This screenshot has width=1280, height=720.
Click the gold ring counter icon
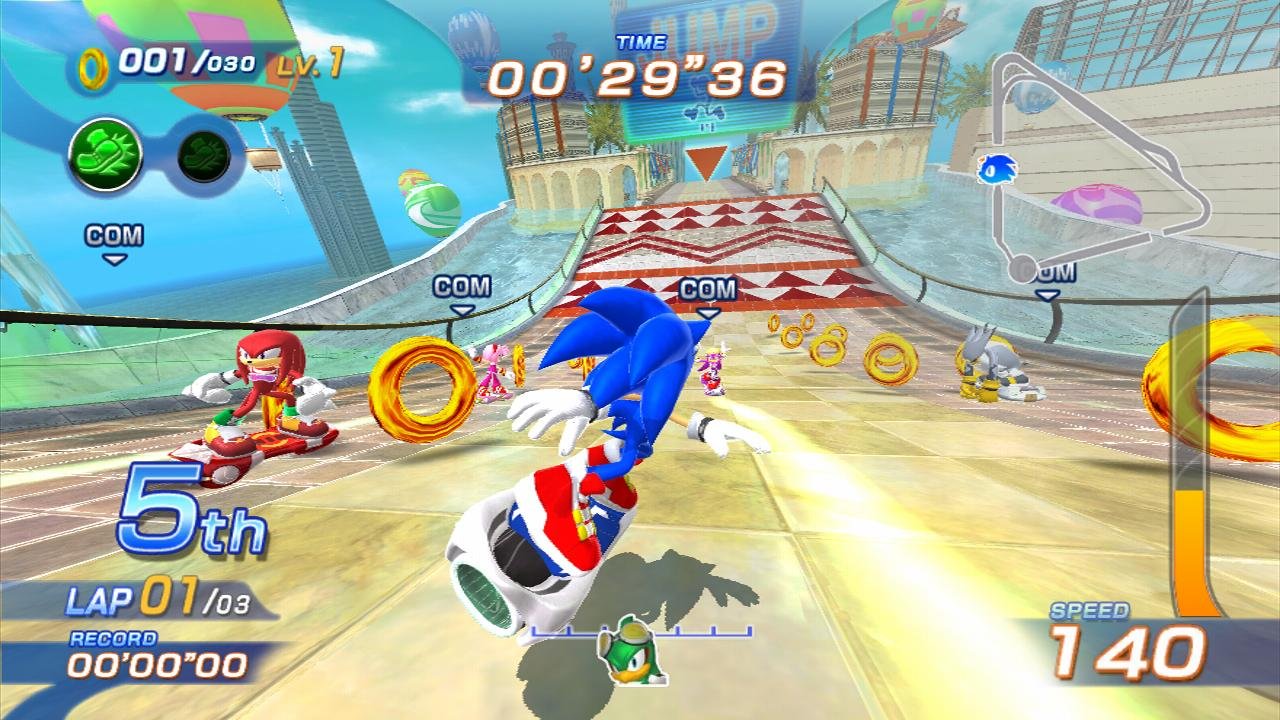coord(93,66)
